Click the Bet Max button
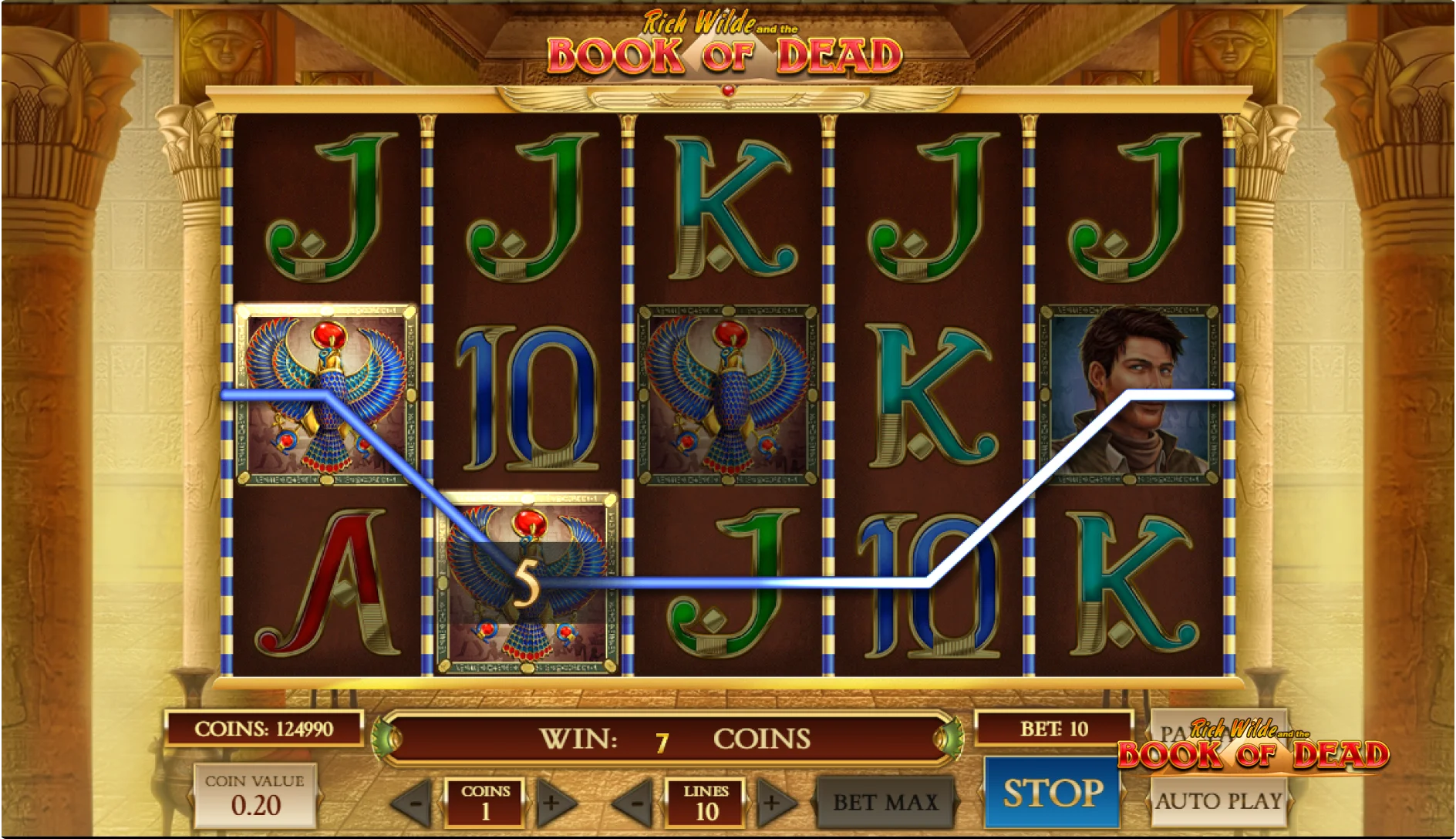The image size is (1456, 839). 885,802
